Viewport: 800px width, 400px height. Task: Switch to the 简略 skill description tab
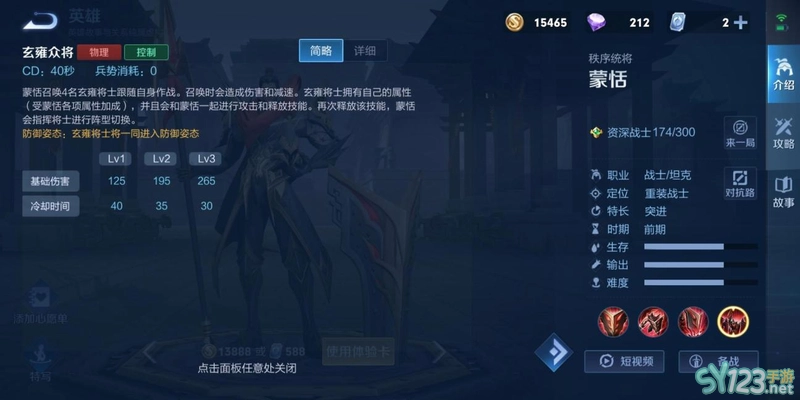coord(320,51)
